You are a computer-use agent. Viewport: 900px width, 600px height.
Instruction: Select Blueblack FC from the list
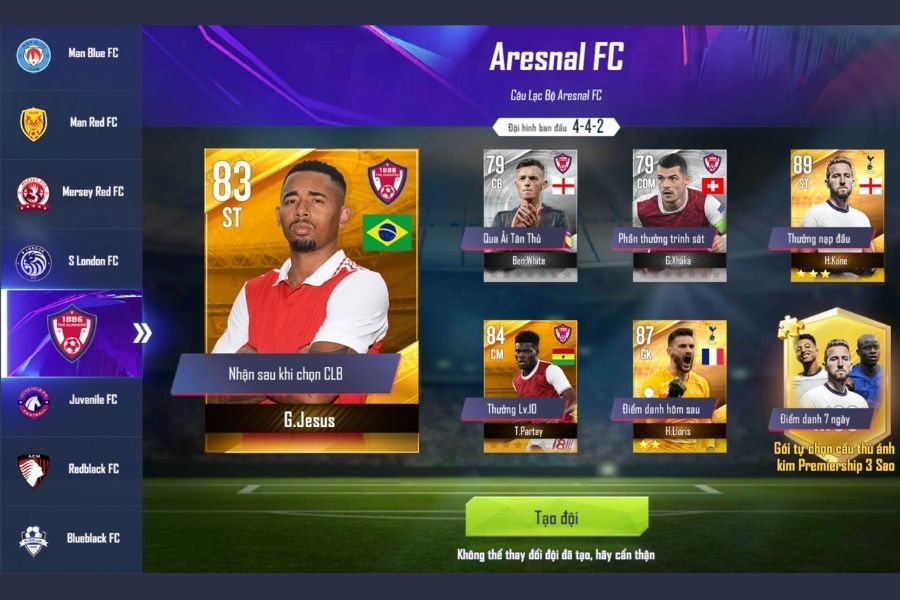[70, 539]
